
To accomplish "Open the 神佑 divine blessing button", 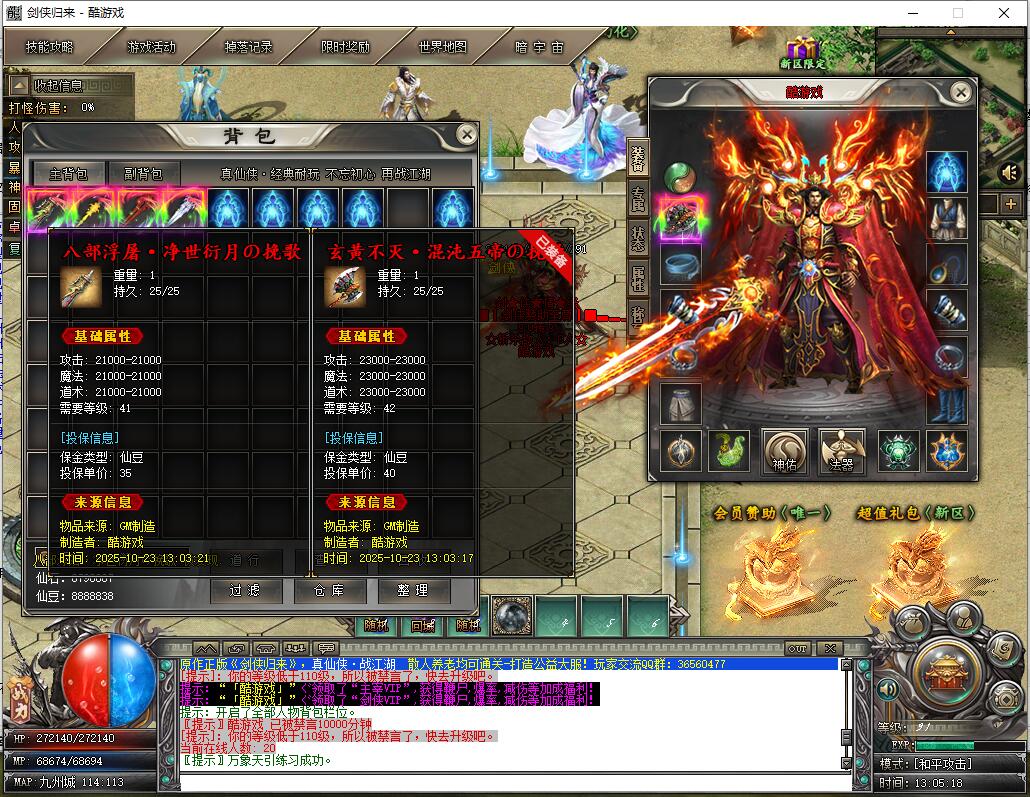I will (784, 451).
